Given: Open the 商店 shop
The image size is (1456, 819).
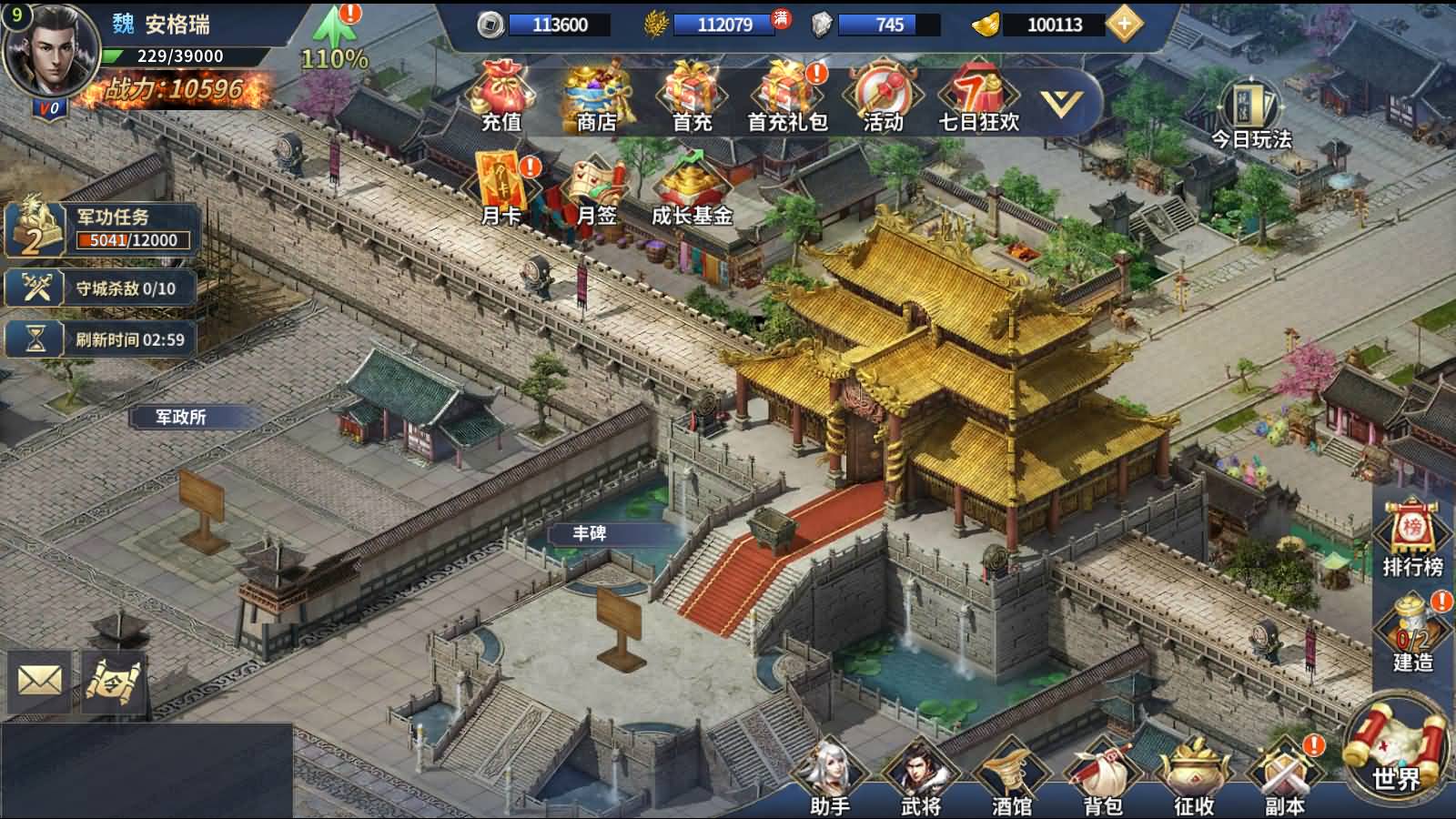Looking at the screenshot, I should point(596,96).
